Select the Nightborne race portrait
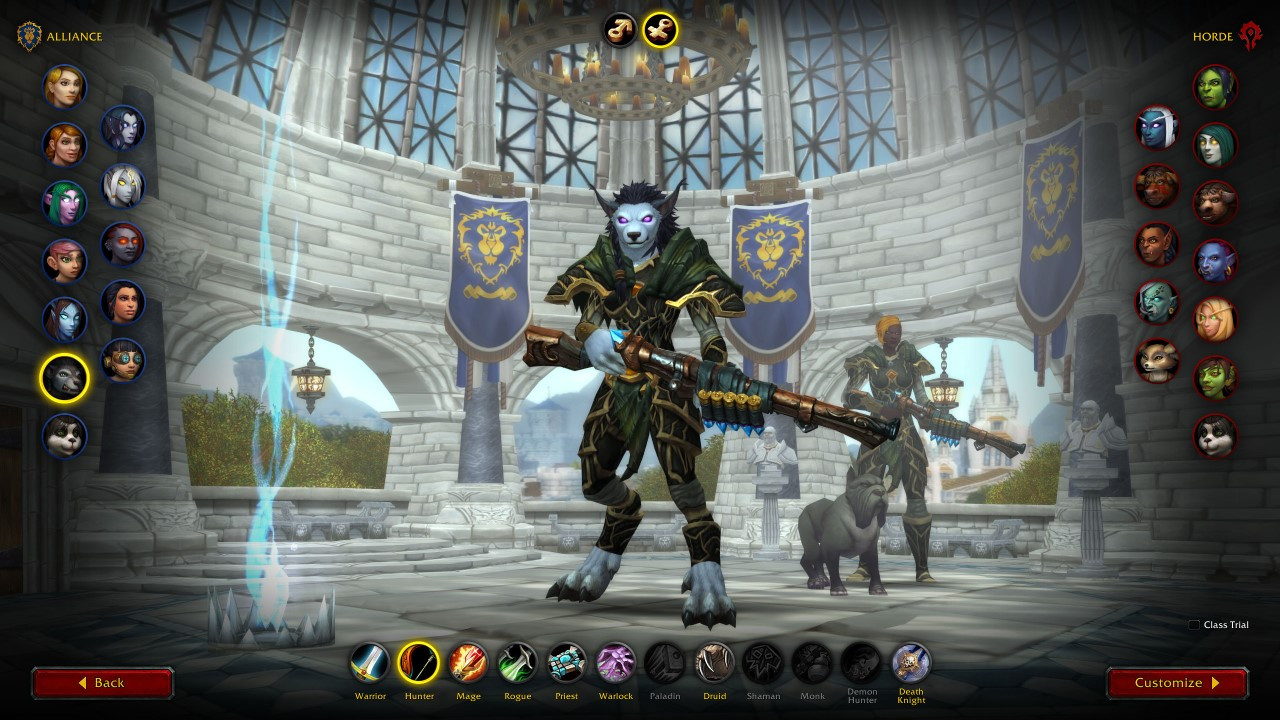Viewport: 1280px width, 720px height. pyautogui.click(x=1157, y=128)
